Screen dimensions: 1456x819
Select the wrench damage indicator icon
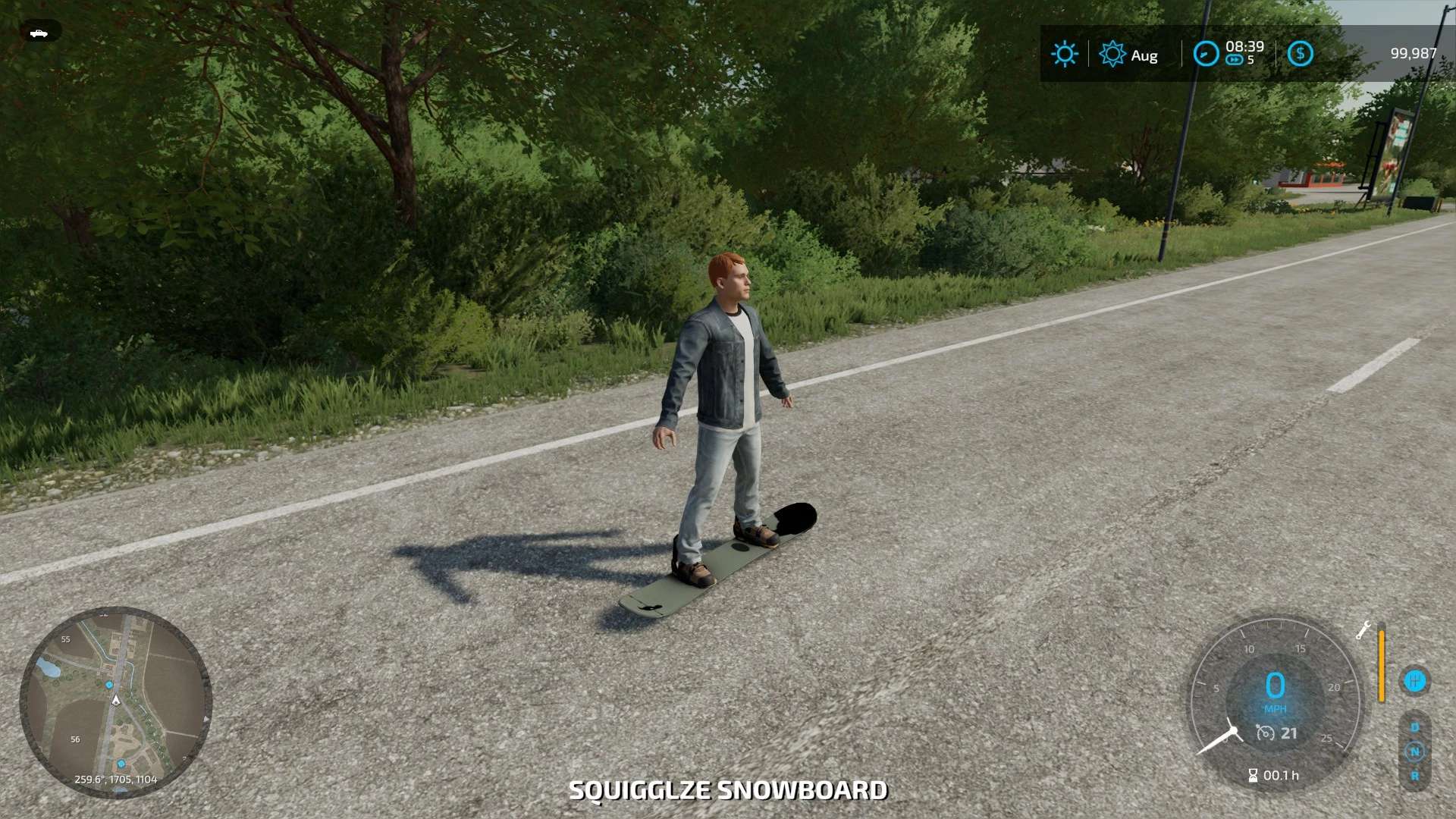point(1363,630)
